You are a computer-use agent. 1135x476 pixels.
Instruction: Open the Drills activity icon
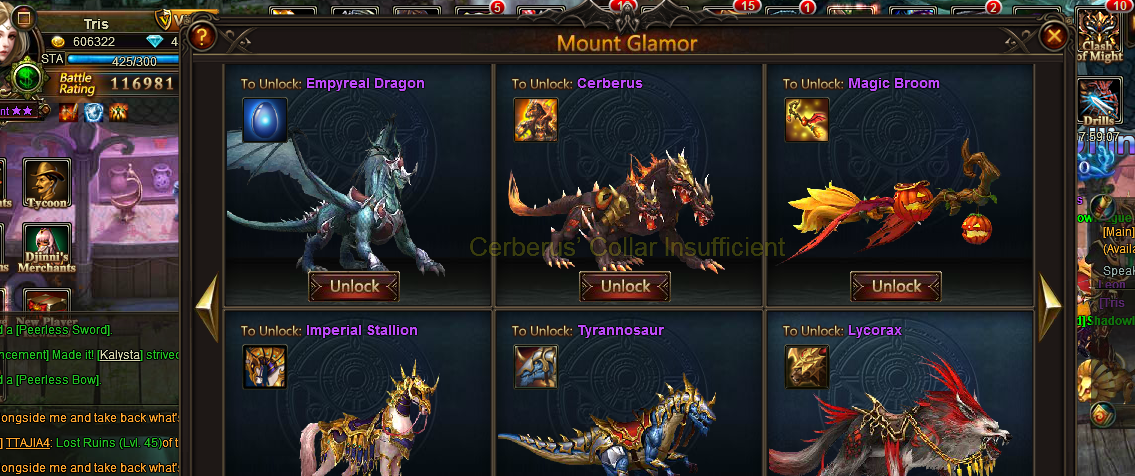pyautogui.click(x=1099, y=103)
